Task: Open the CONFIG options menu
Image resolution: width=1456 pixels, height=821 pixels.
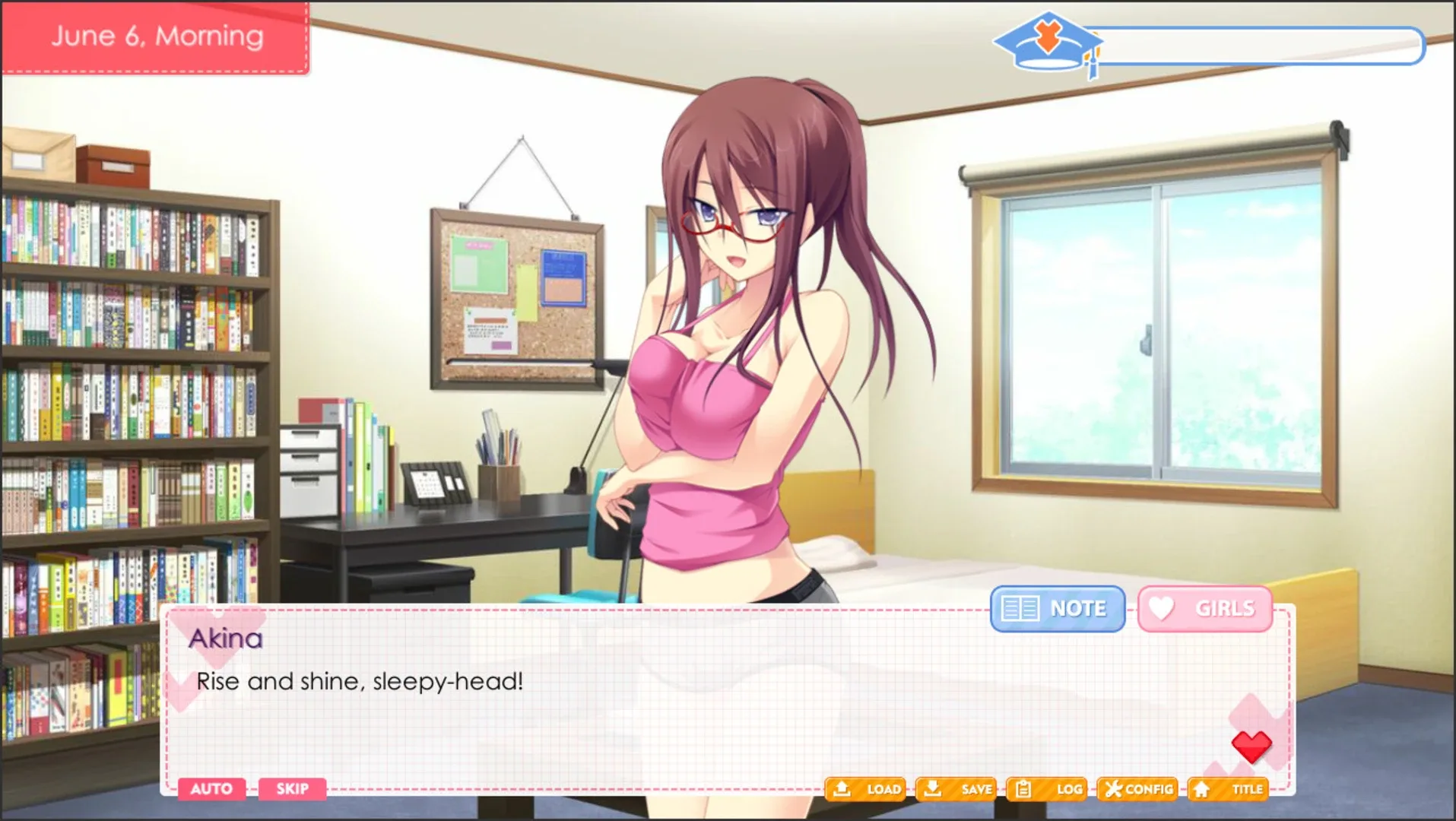Action: click(x=1138, y=789)
